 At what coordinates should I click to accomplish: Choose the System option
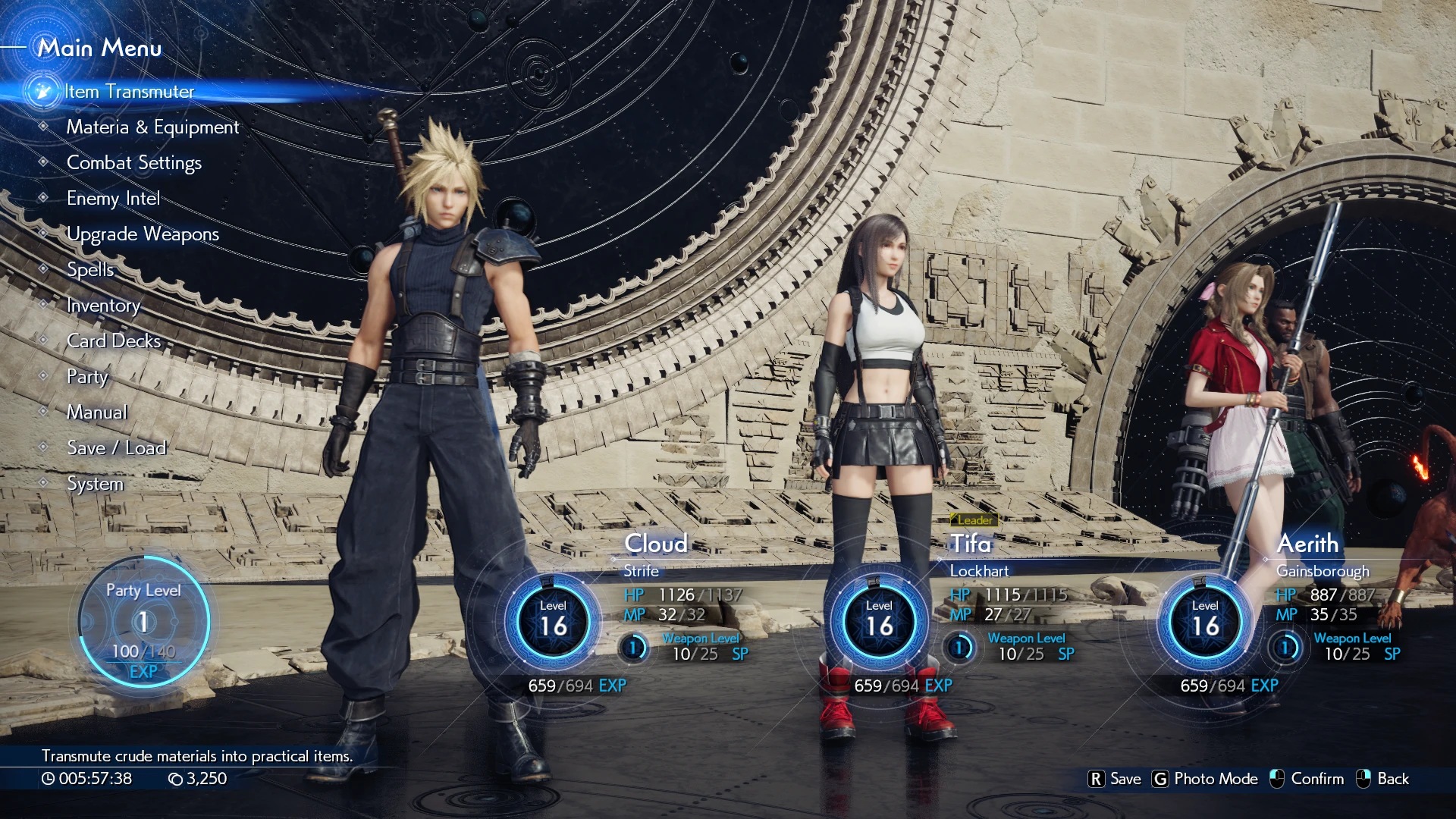(x=95, y=484)
